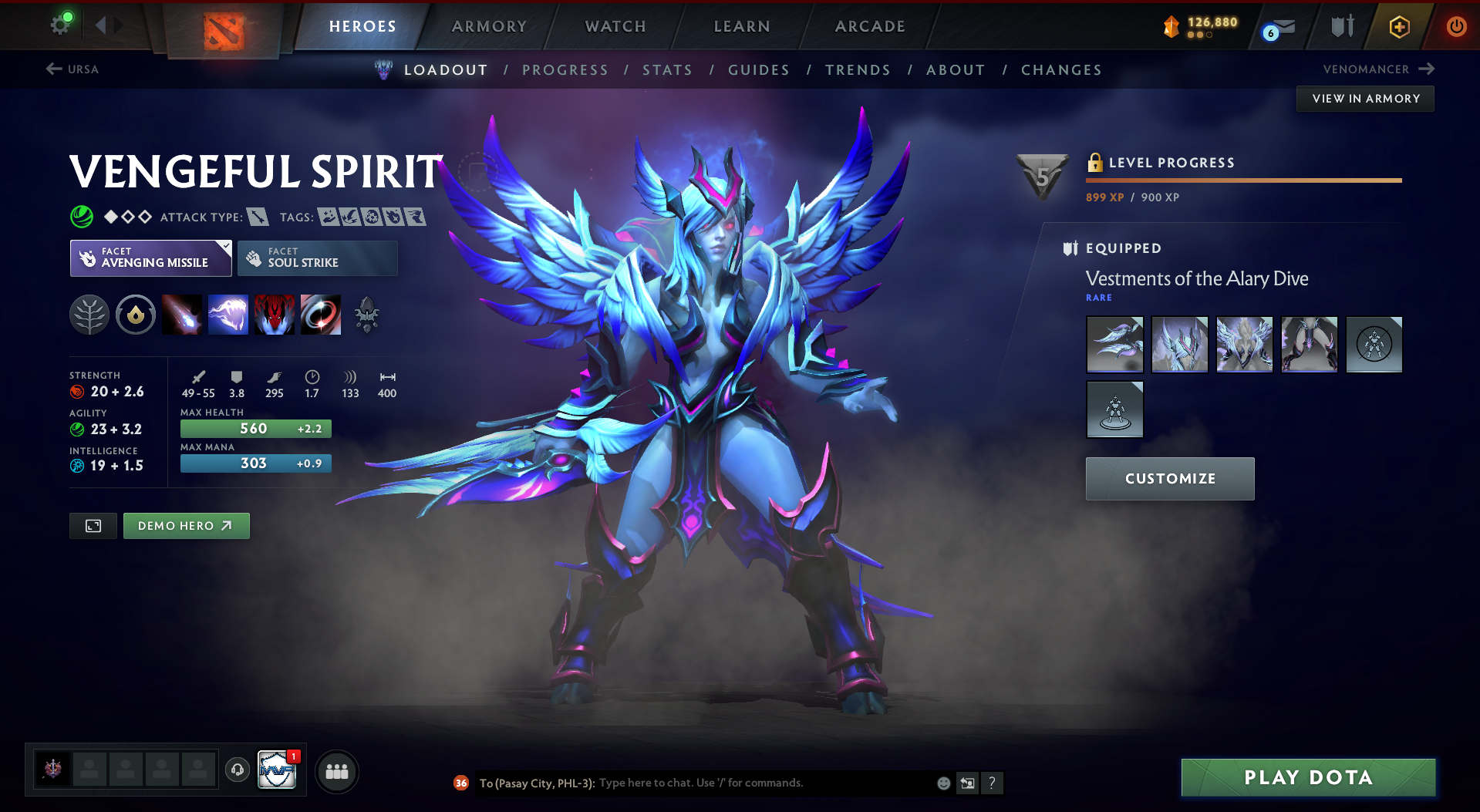Show the hero Stats page
The width and height of the screenshot is (1480, 812).
(x=667, y=70)
